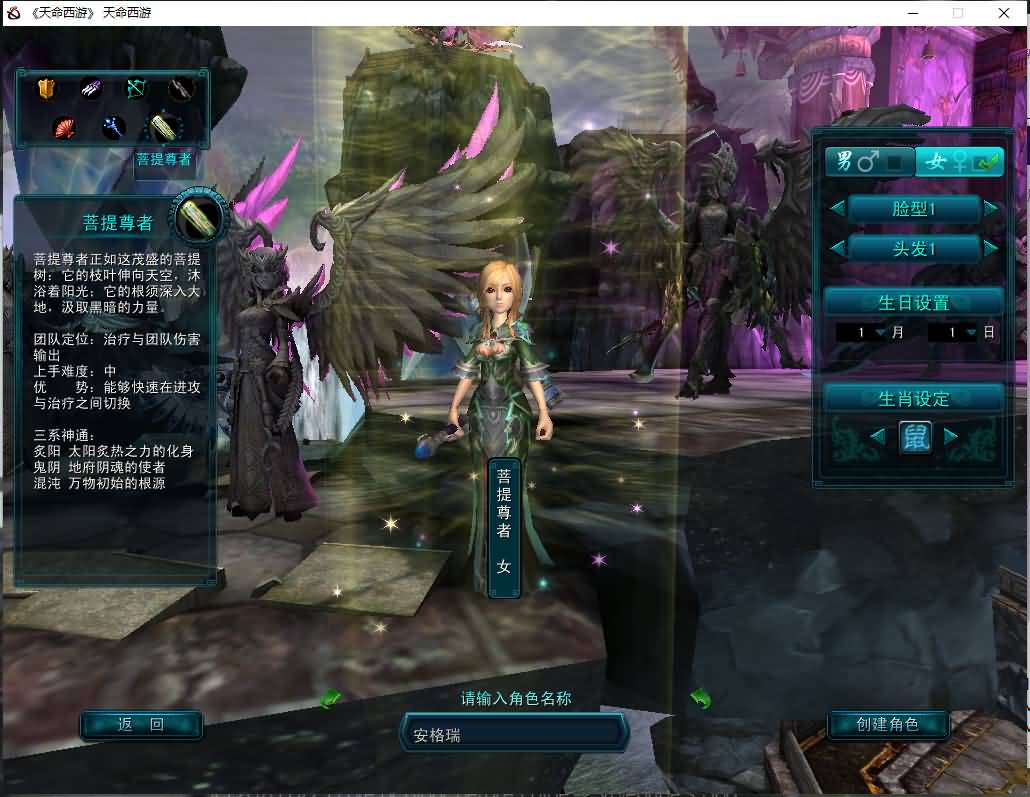Go to previous face type with left arrow
The height and width of the screenshot is (797, 1030).
tap(837, 208)
